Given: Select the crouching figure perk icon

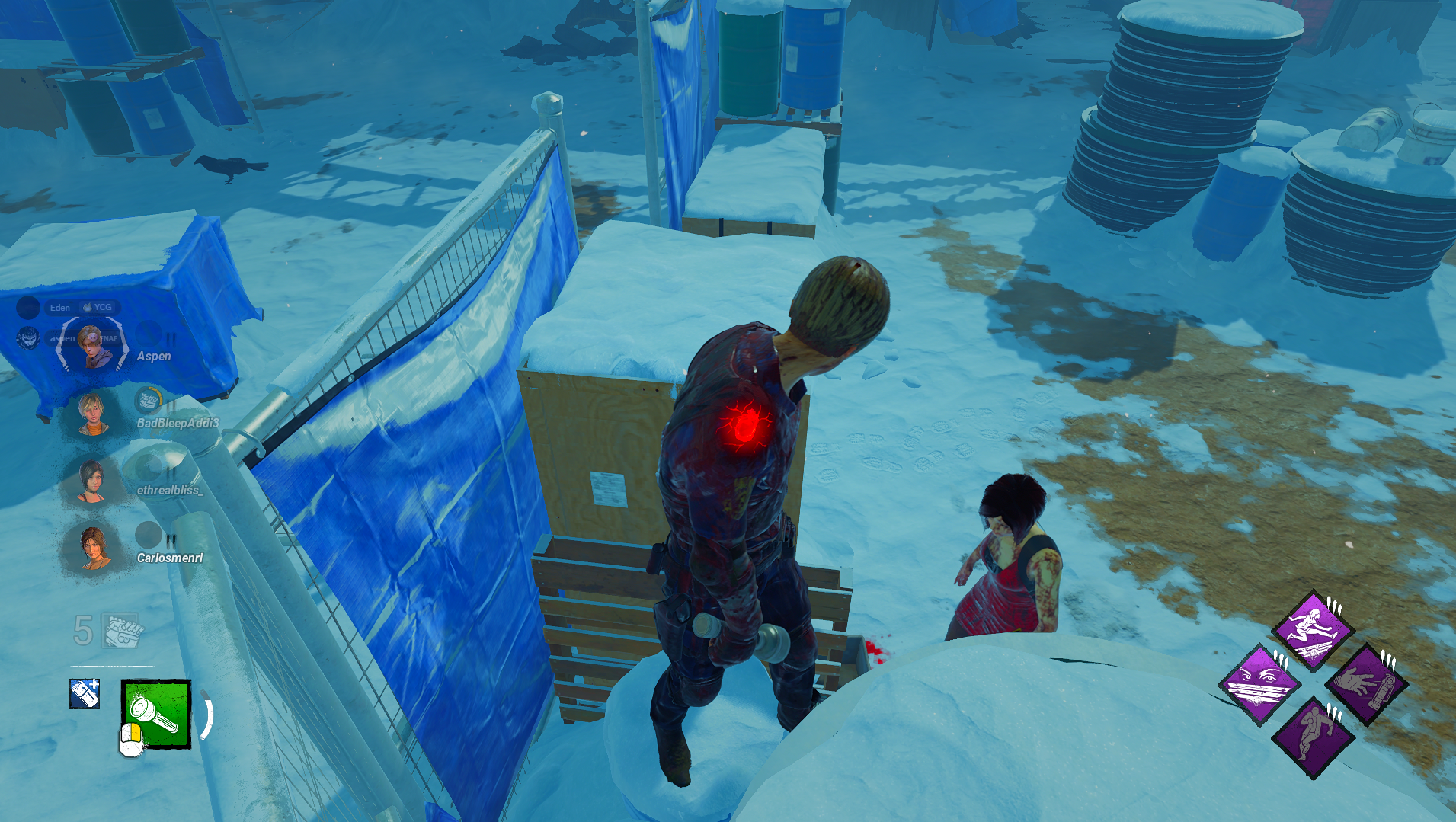Looking at the screenshot, I should pyautogui.click(x=1313, y=736).
